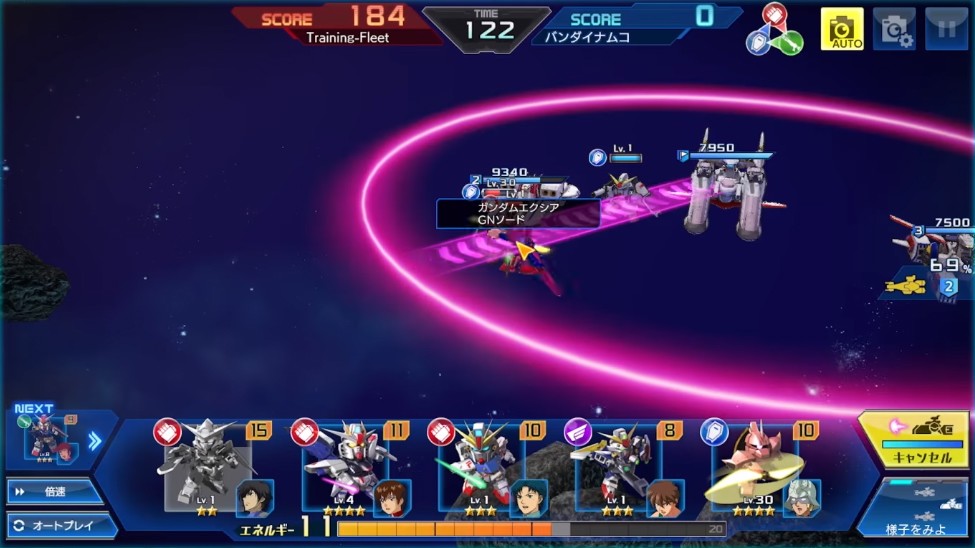Toggle the yellow AUTO camera button
Image resolution: width=975 pixels, height=548 pixels.
pos(841,29)
